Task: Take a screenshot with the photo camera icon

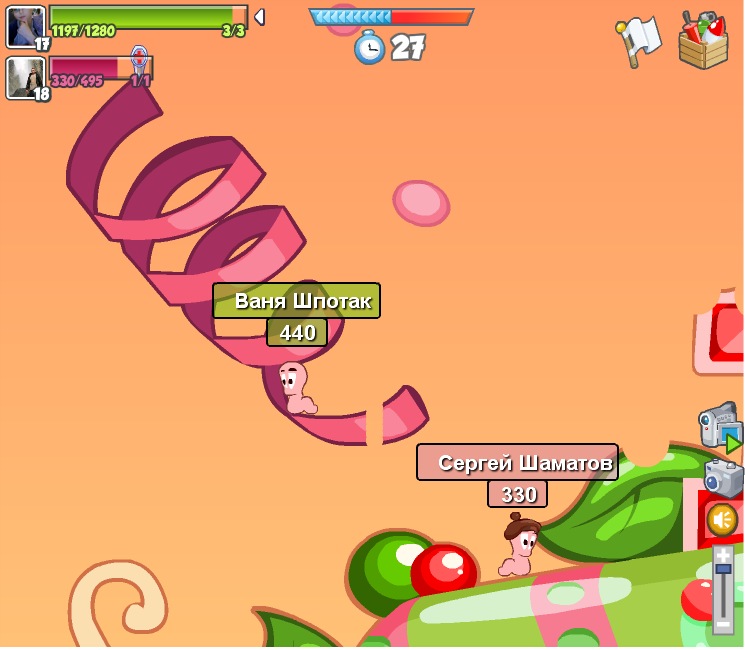Action: (x=723, y=478)
